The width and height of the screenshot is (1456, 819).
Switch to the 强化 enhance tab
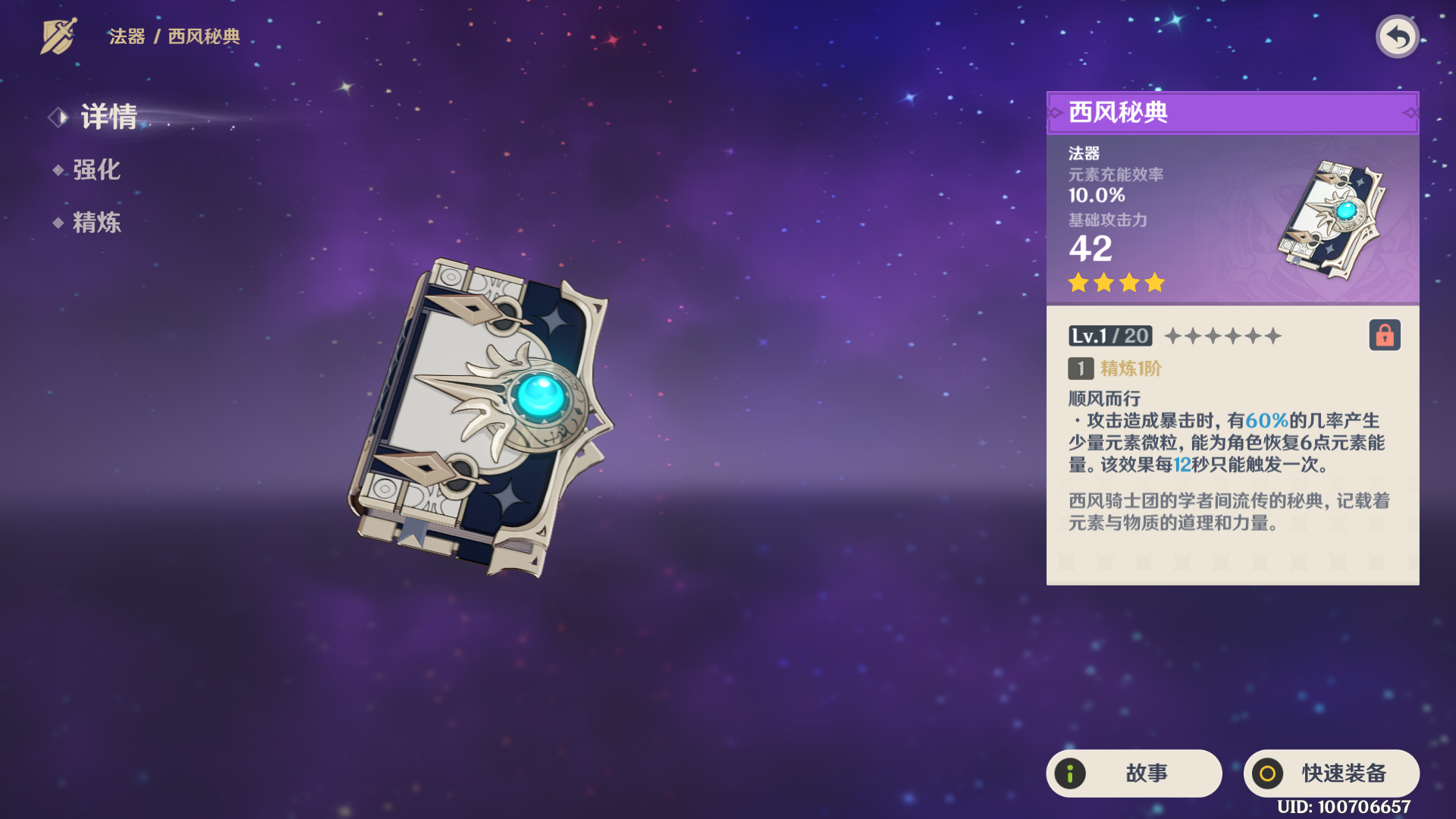click(96, 170)
